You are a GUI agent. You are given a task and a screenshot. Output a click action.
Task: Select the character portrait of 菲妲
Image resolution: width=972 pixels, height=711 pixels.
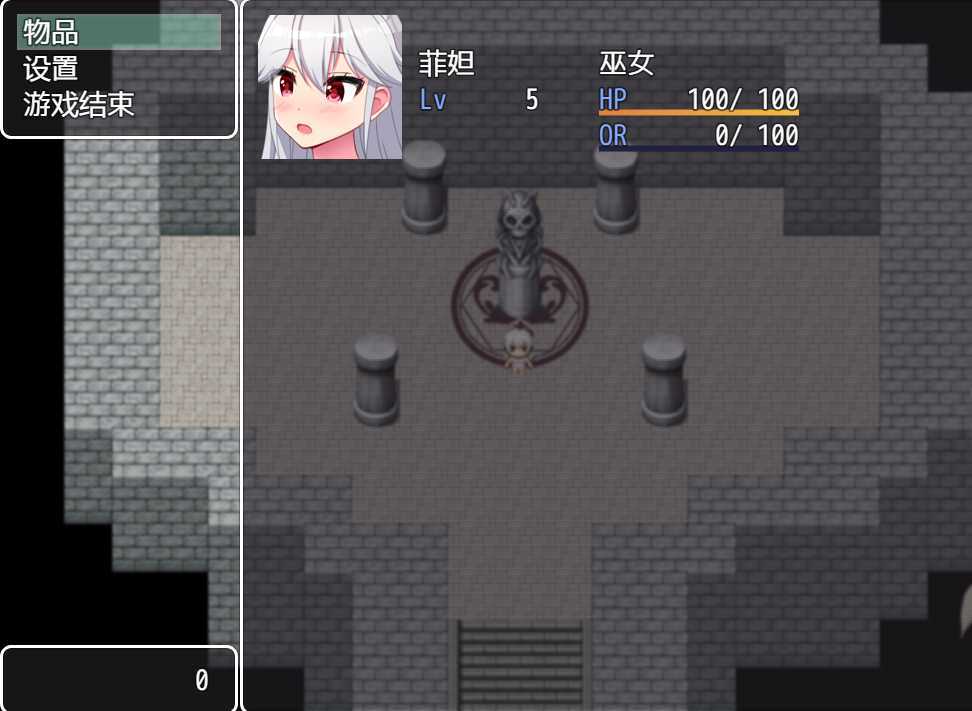click(330, 87)
